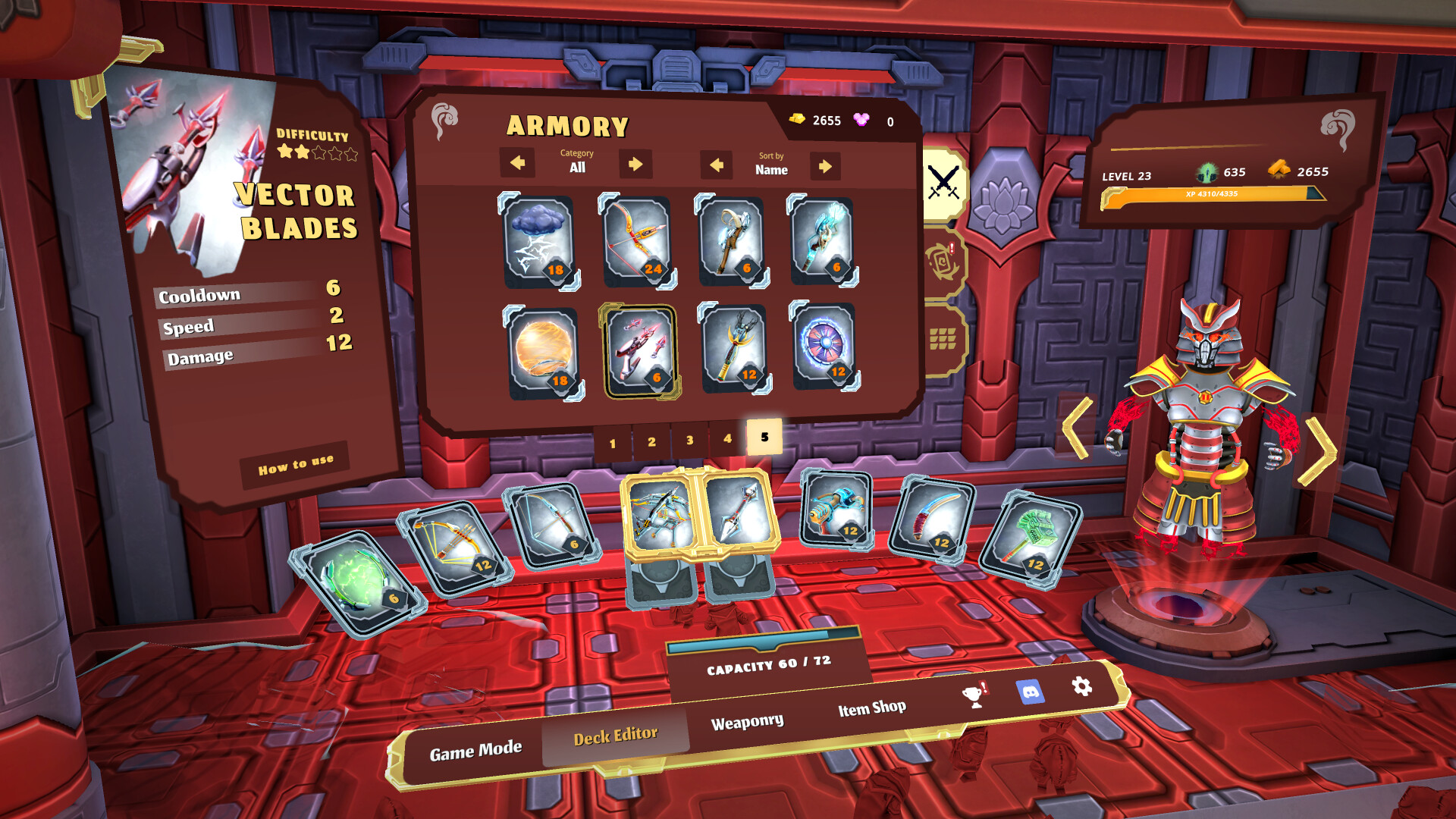1456x819 pixels.
Task: Switch to the Weaponry tab
Action: (x=748, y=719)
